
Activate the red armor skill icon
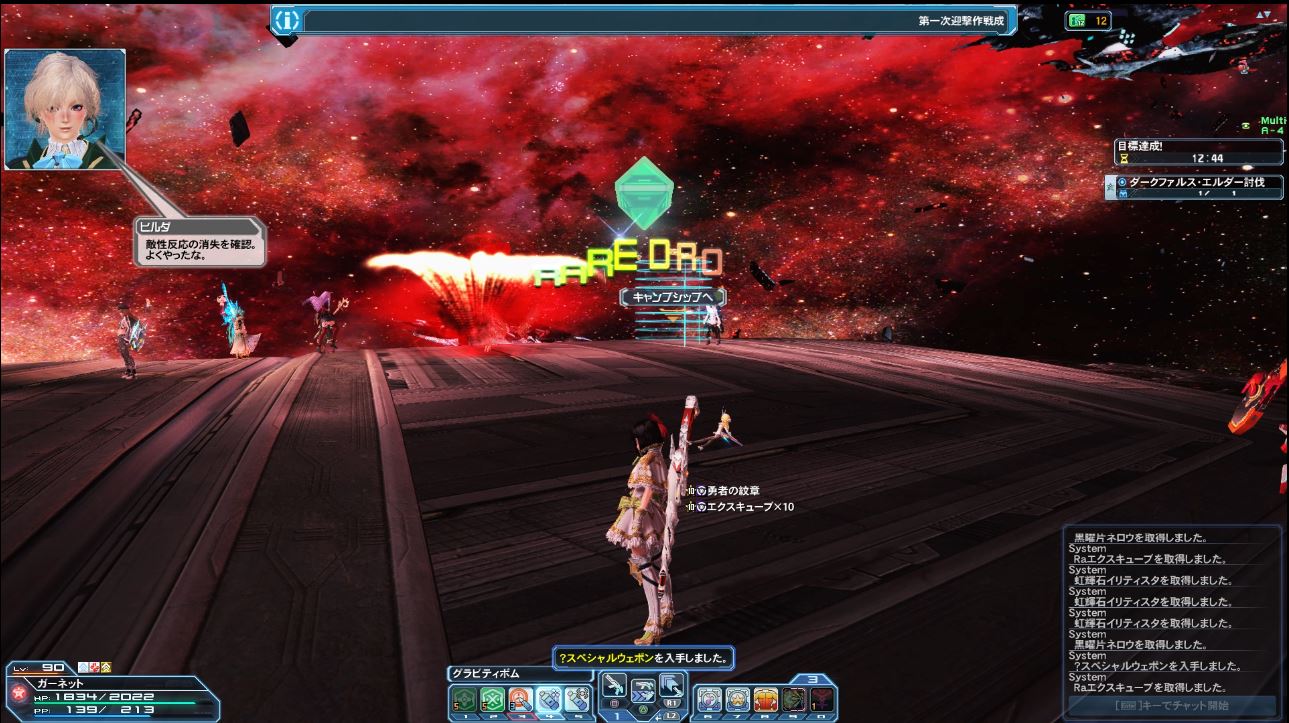pos(765,699)
